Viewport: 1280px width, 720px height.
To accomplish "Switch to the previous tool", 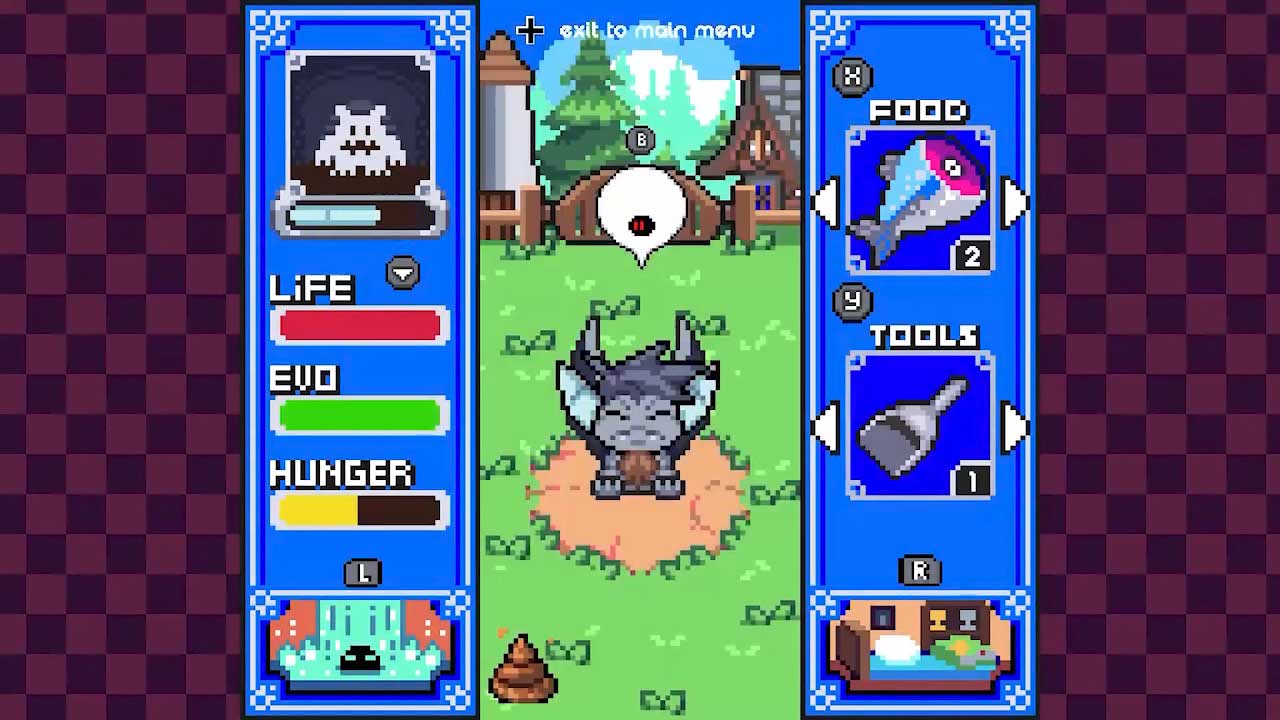I will [826, 427].
